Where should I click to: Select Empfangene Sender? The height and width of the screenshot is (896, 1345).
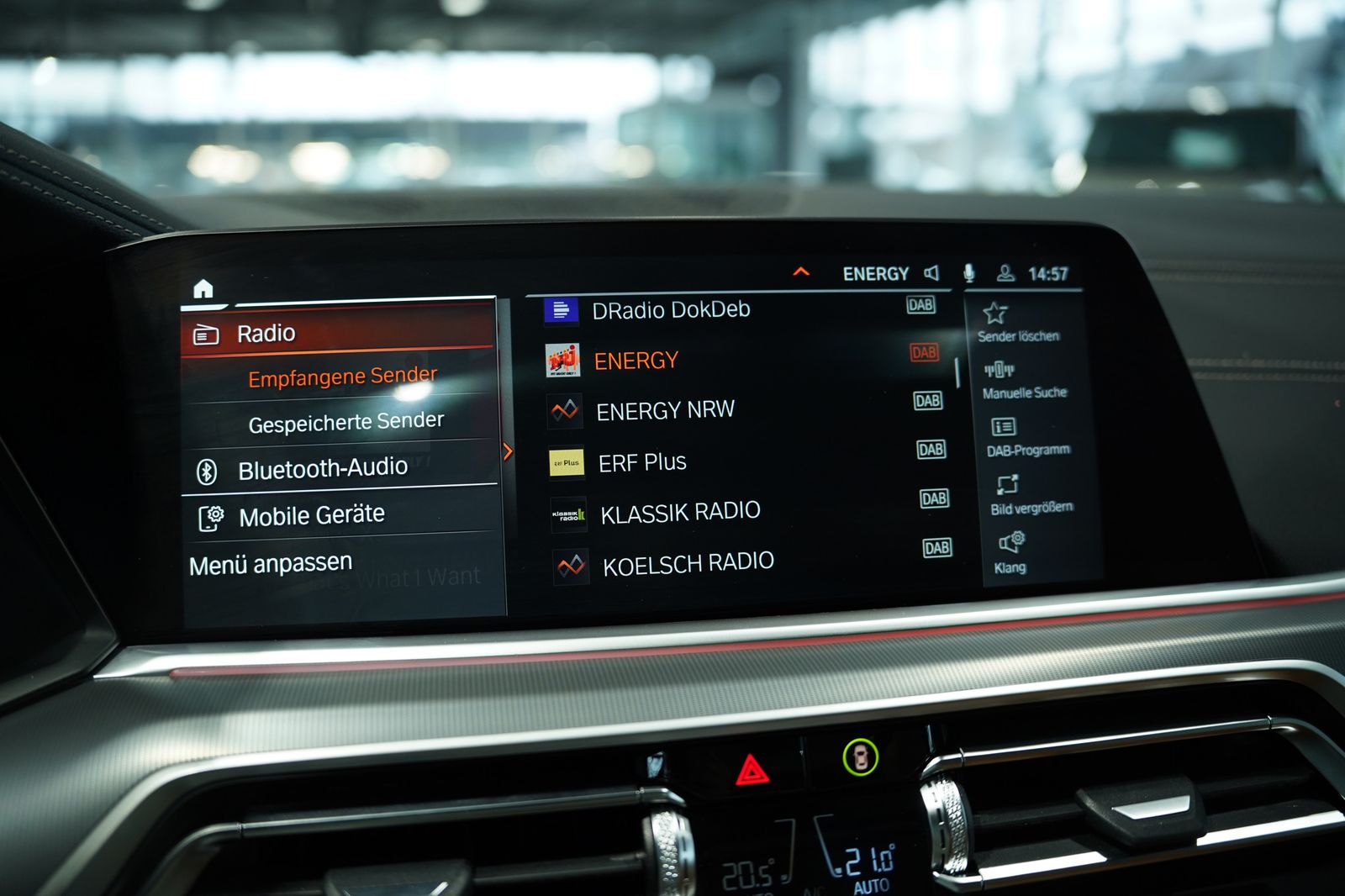pos(342,377)
